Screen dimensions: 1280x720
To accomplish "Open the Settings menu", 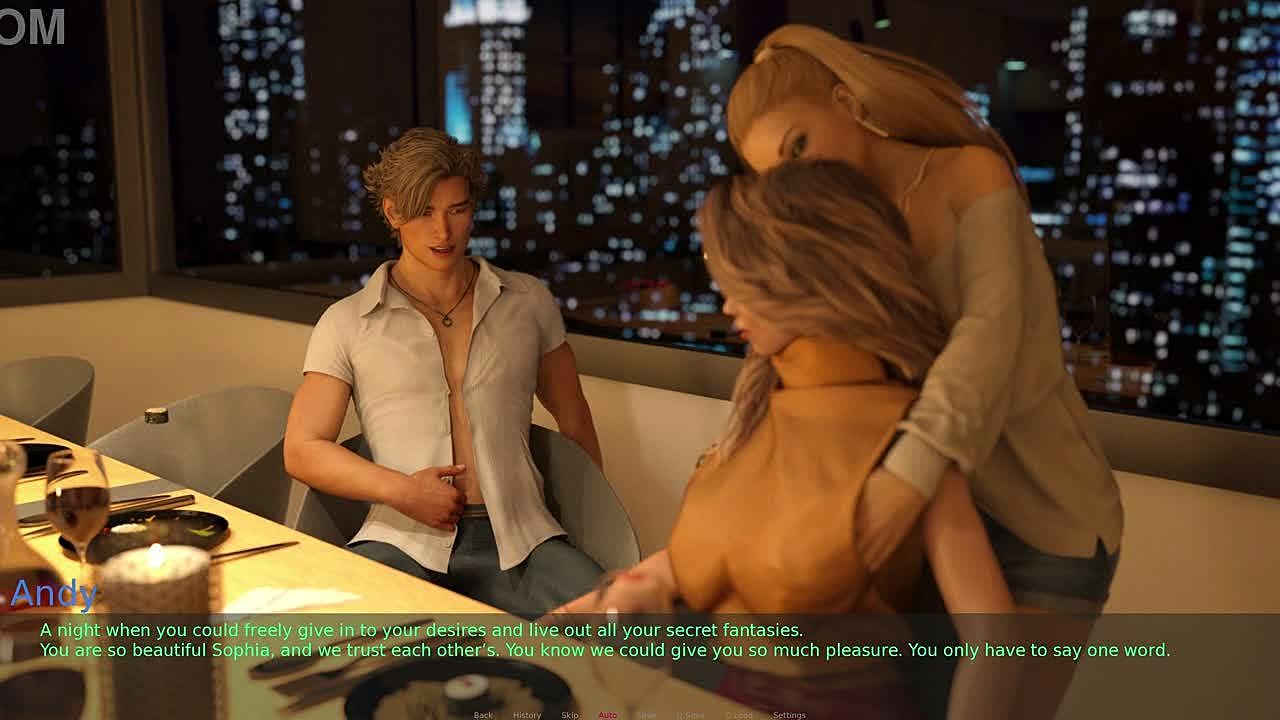I will [789, 715].
